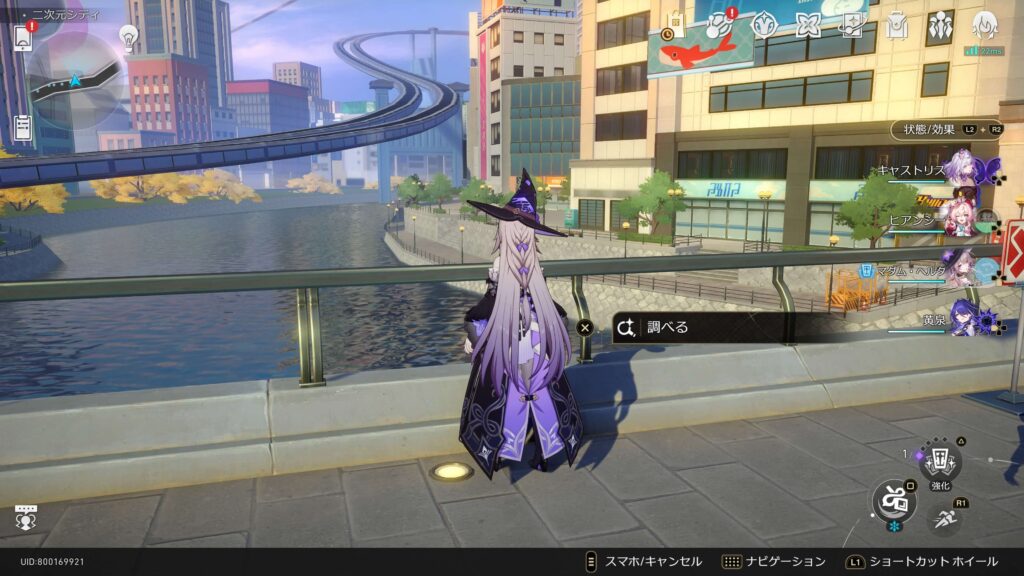Open the star card warp icon
The image size is (1024, 576).
[852, 25]
